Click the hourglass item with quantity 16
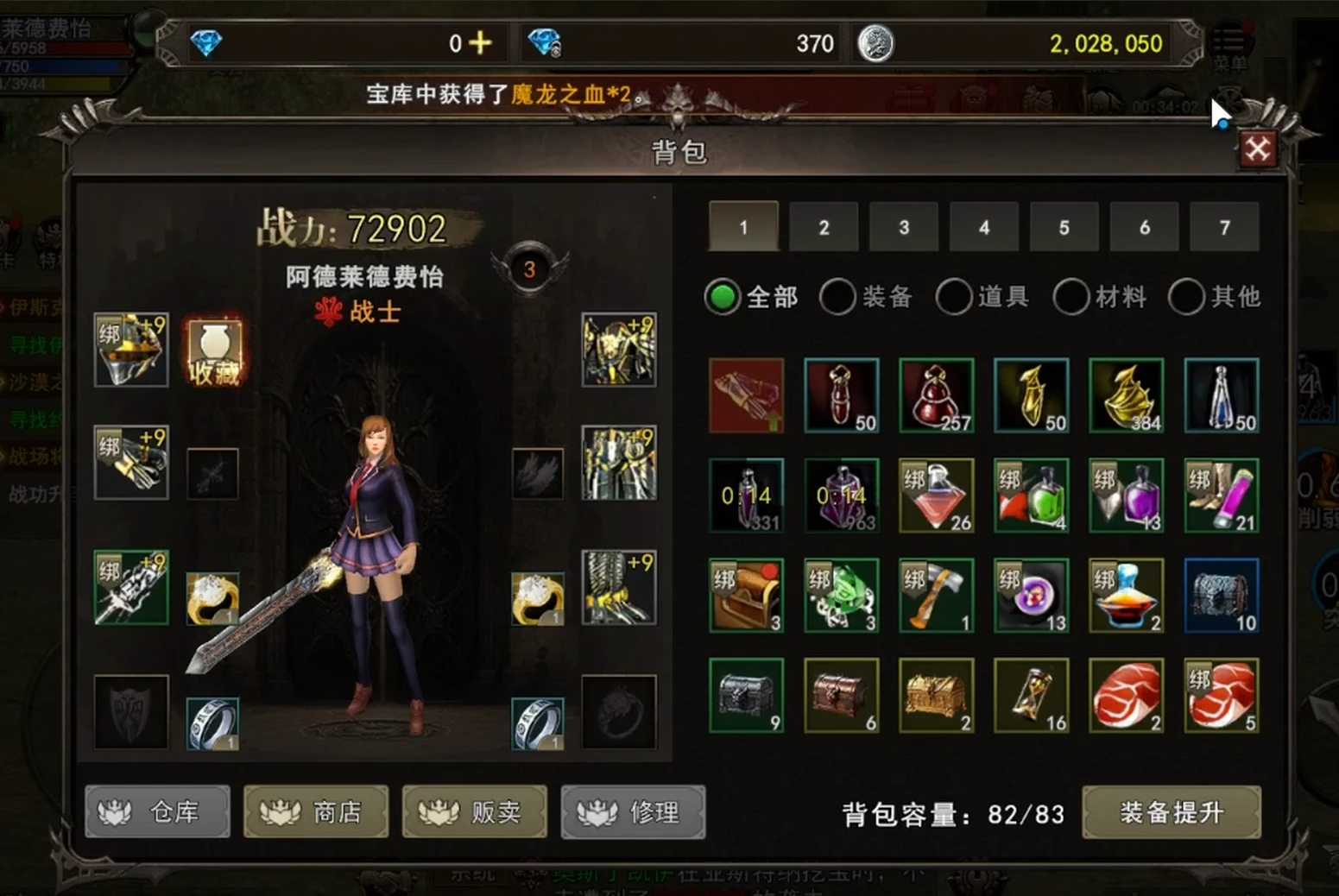The height and width of the screenshot is (896, 1339). pyautogui.click(x=1032, y=695)
